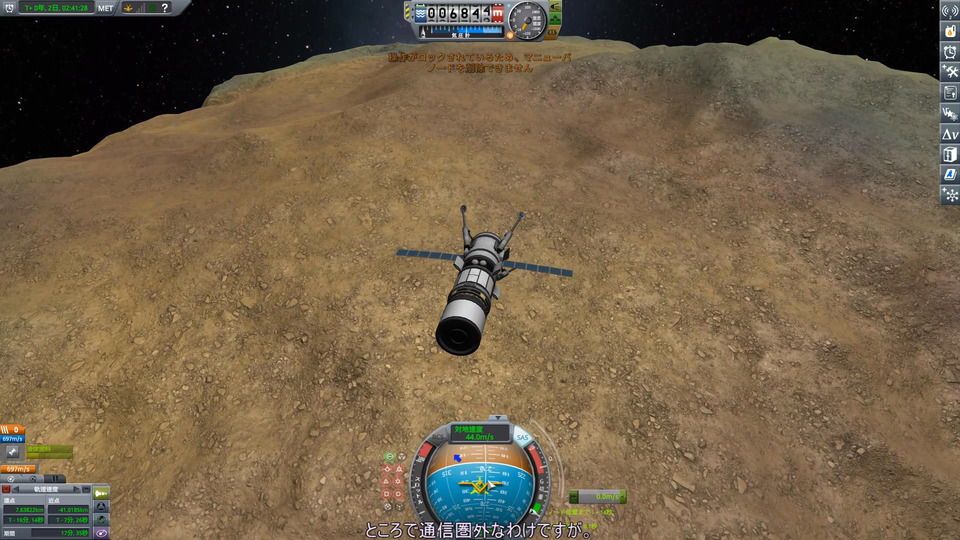Click the MET mission time toggle

pyautogui.click(x=105, y=7)
